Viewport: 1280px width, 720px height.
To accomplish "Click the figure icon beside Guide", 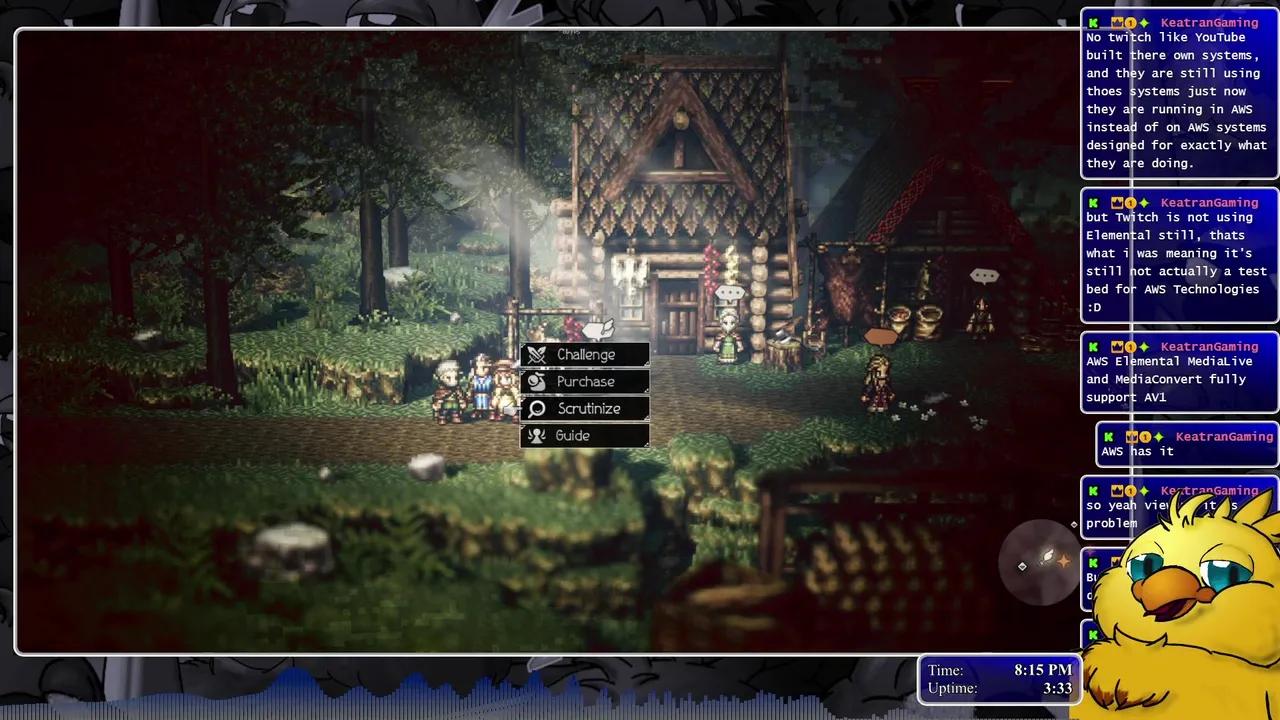I will pyautogui.click(x=537, y=435).
